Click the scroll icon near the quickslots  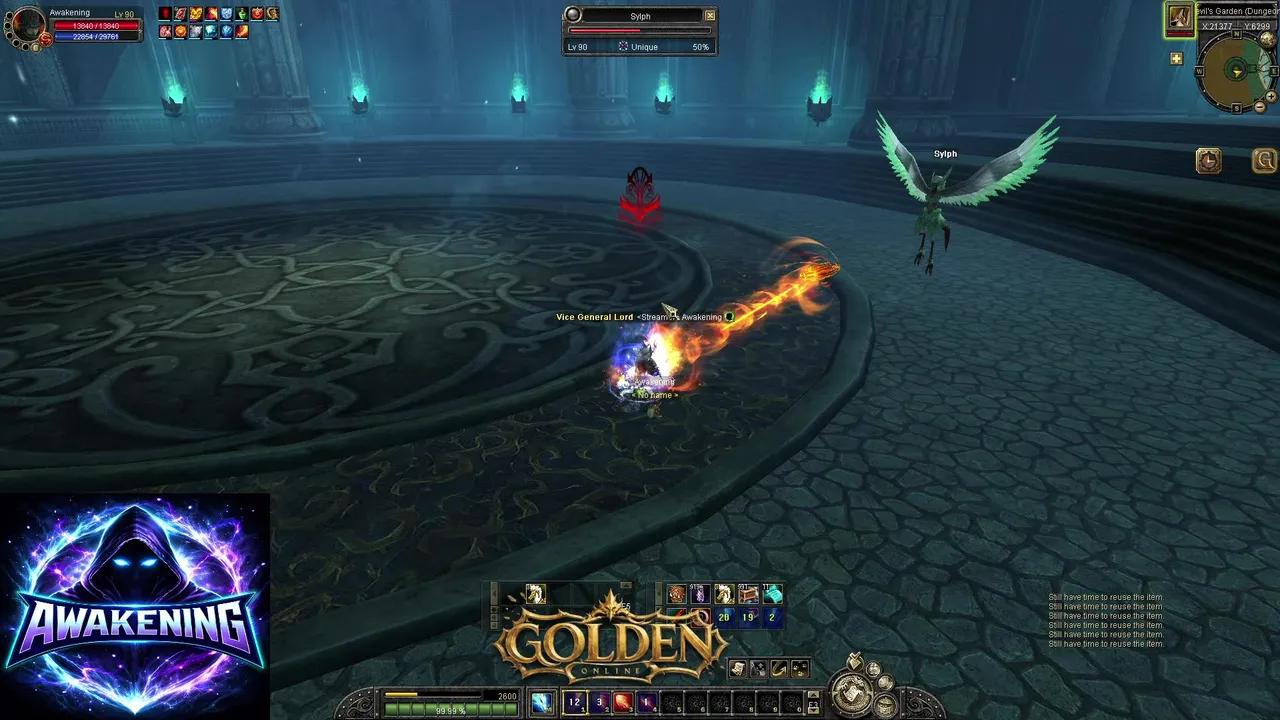tap(737, 669)
